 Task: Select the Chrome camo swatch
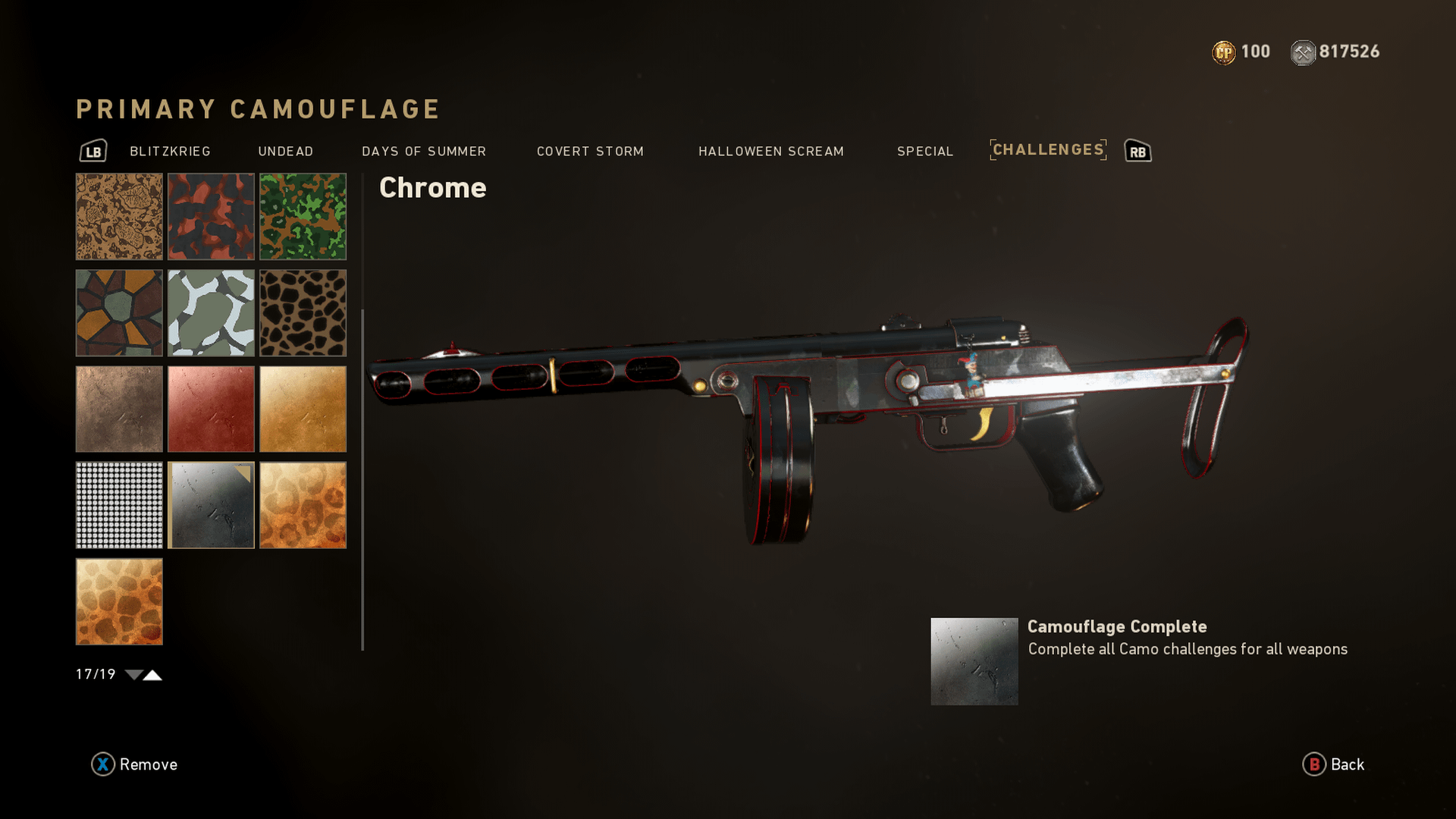click(211, 505)
